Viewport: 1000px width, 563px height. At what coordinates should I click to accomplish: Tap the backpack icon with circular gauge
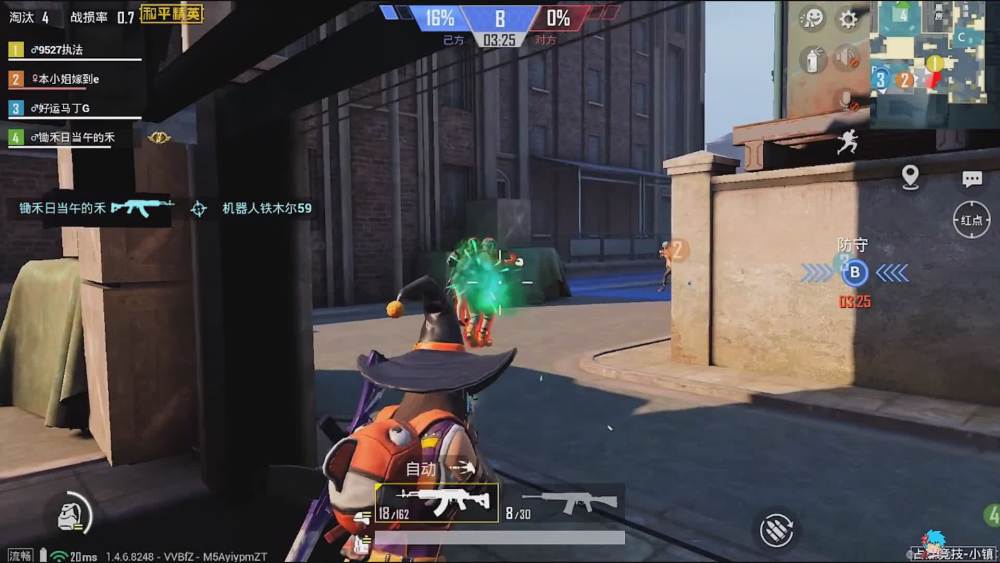(x=72, y=516)
